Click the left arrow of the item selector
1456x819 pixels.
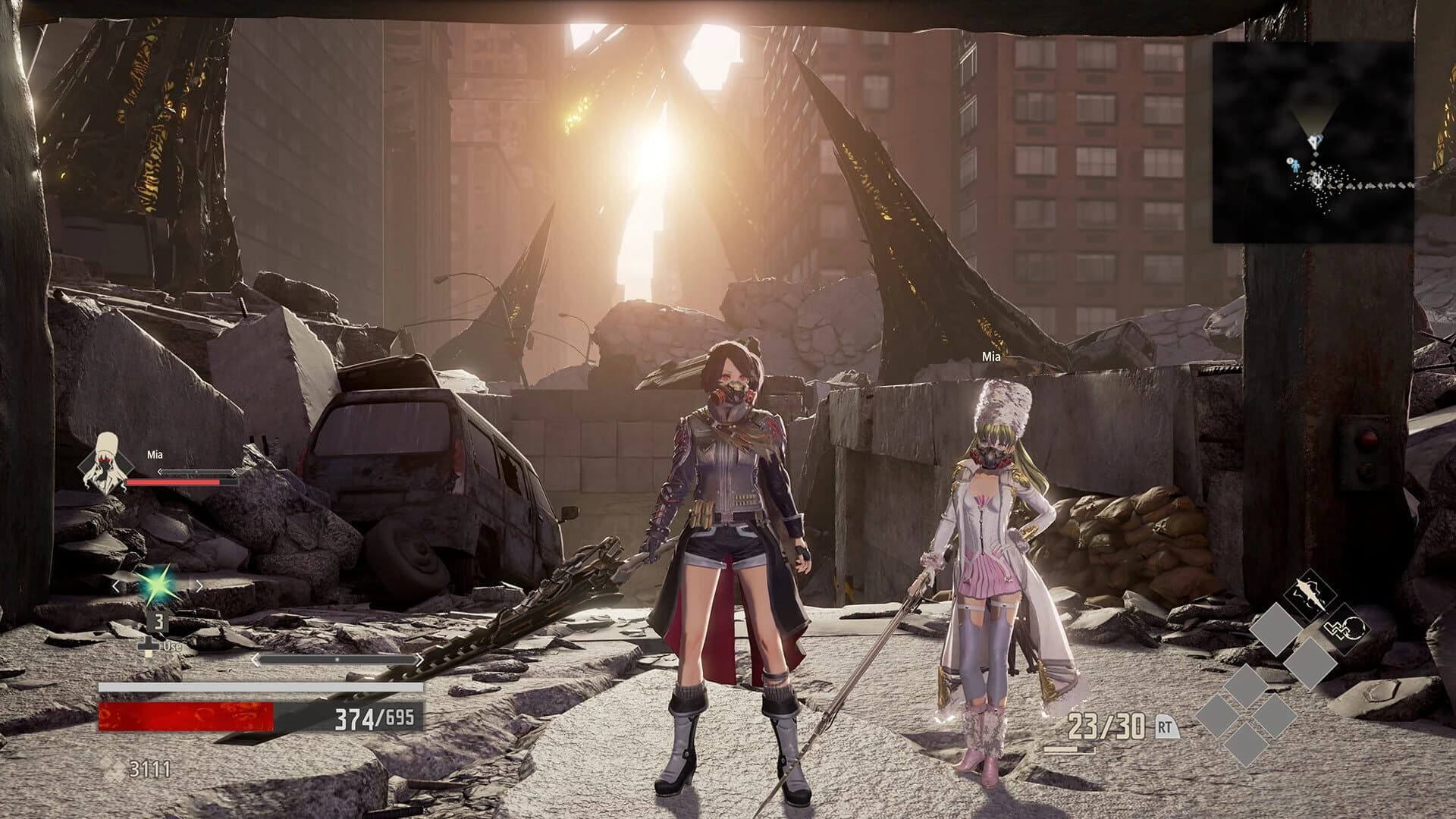click(115, 585)
